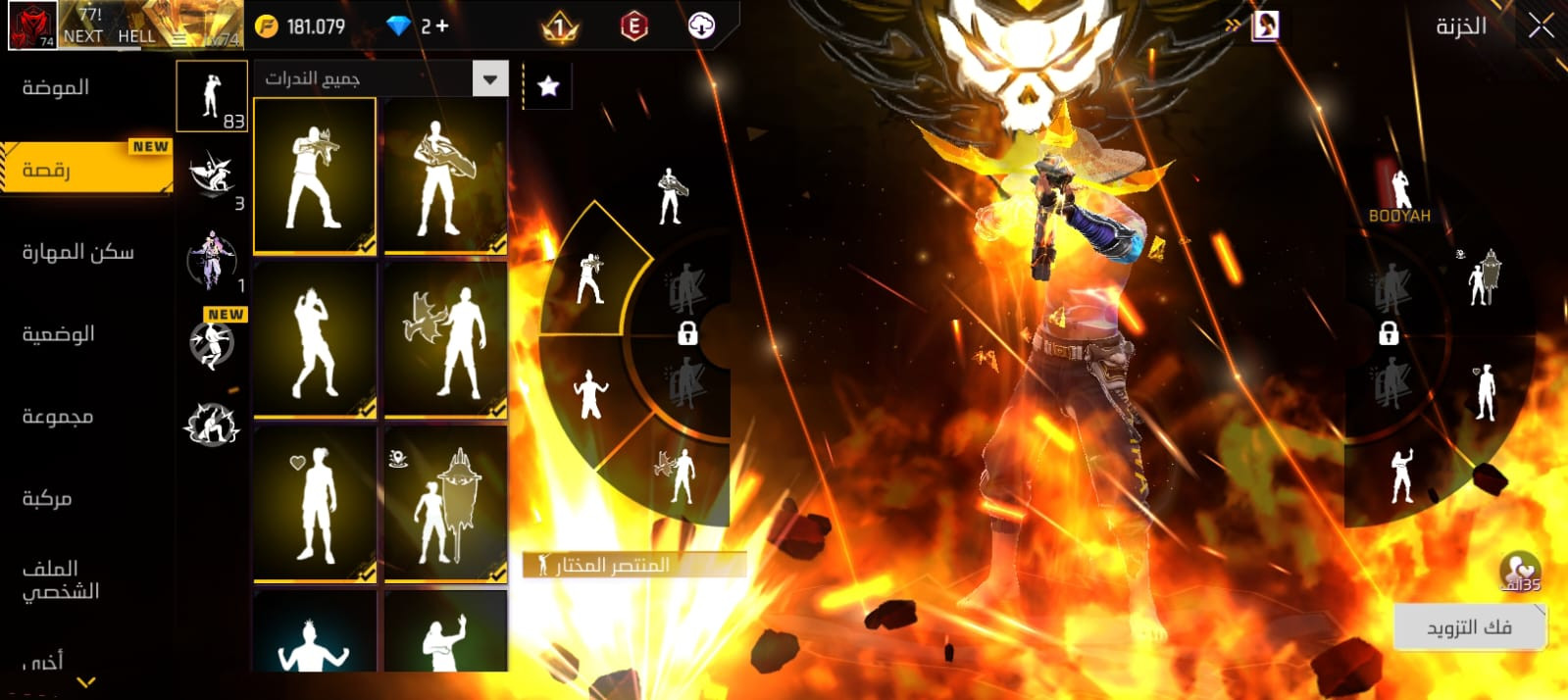Close the vault screen with the X

point(1541,26)
